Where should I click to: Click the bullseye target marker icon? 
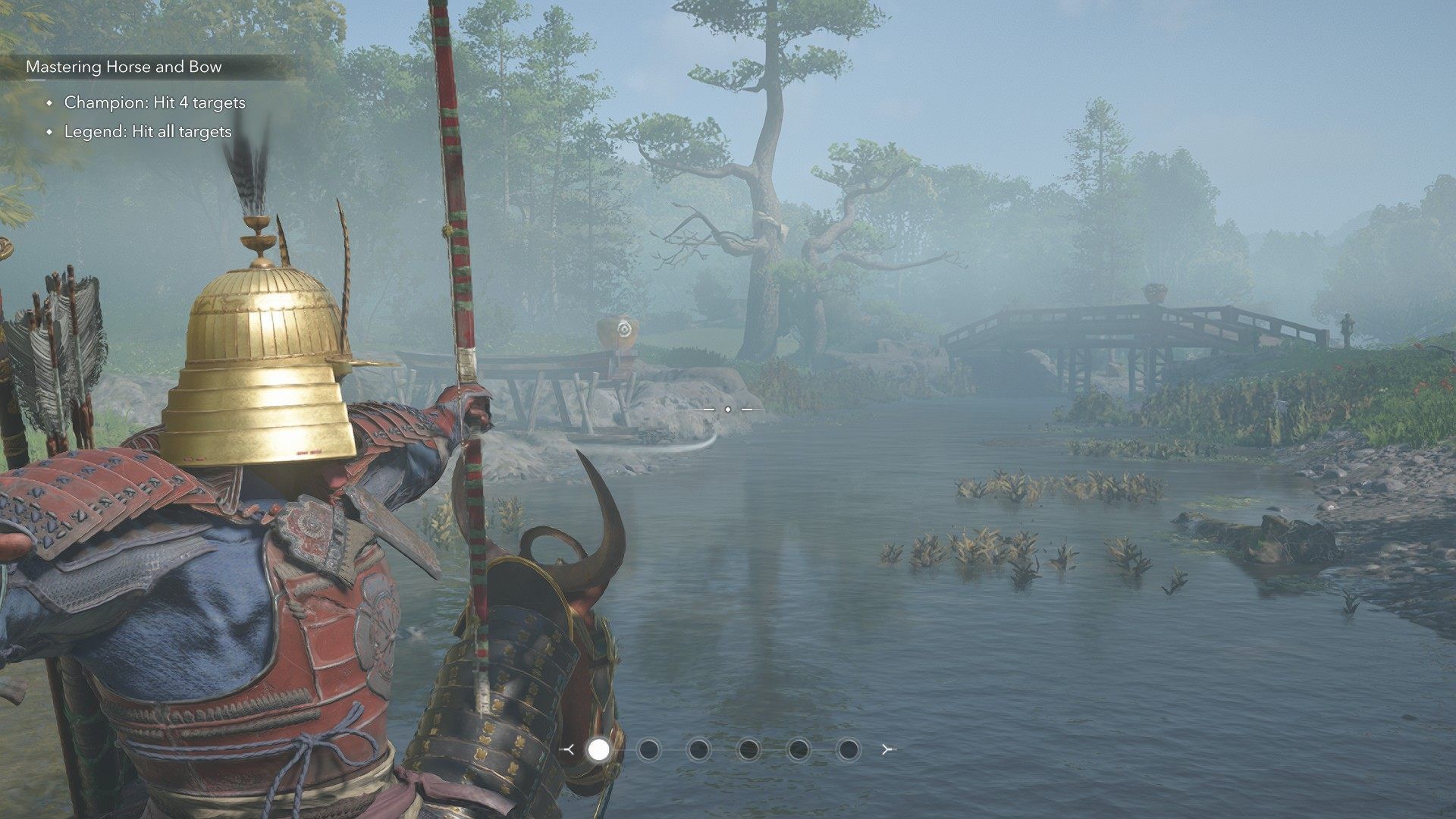coord(623,329)
